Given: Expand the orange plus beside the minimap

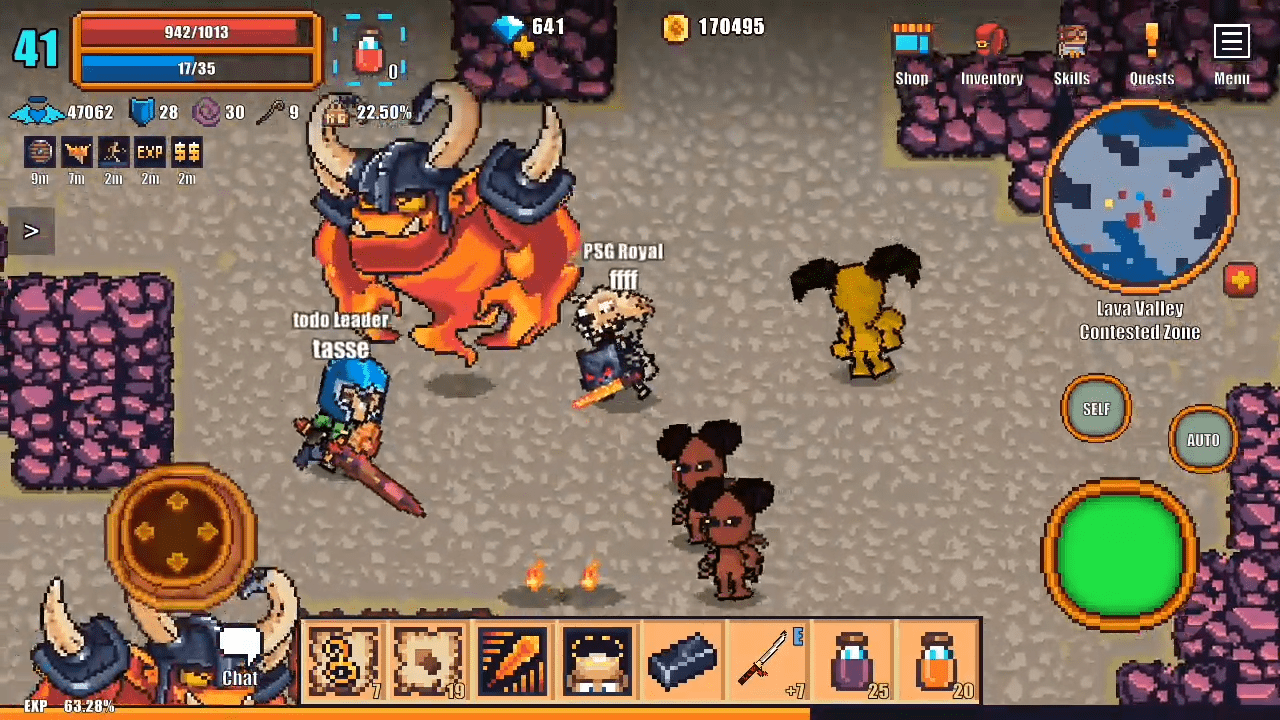Looking at the screenshot, I should click(1241, 281).
